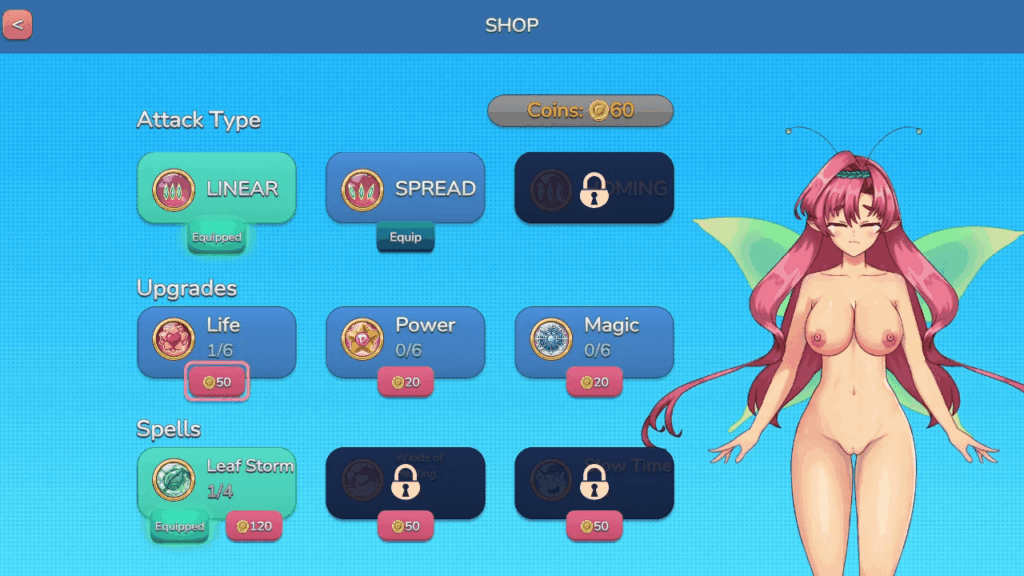
Task: Select the Life upgrade card
Action: coord(216,338)
